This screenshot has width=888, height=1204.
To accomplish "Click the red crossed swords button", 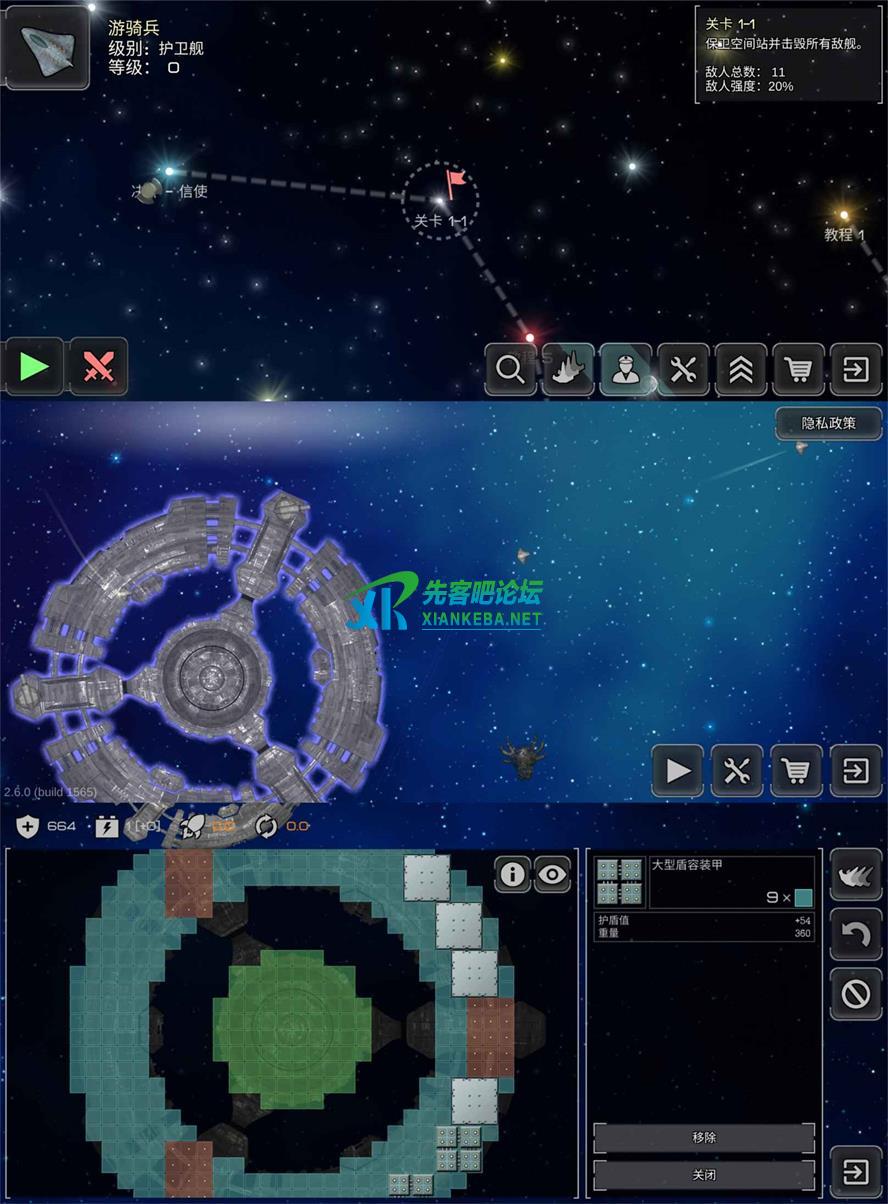I will tap(98, 367).
